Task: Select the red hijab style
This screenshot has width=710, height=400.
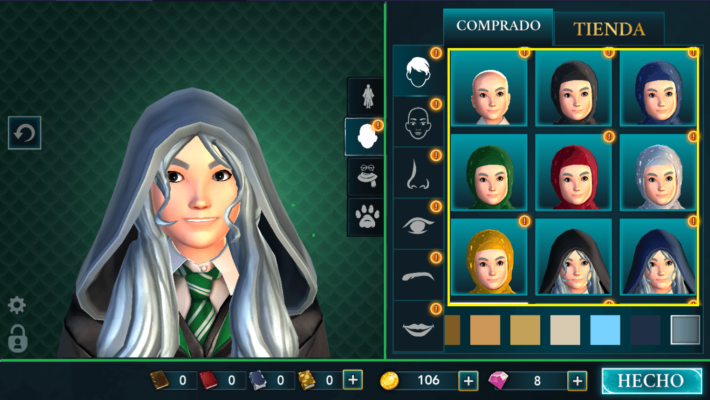Action: pyautogui.click(x=573, y=171)
